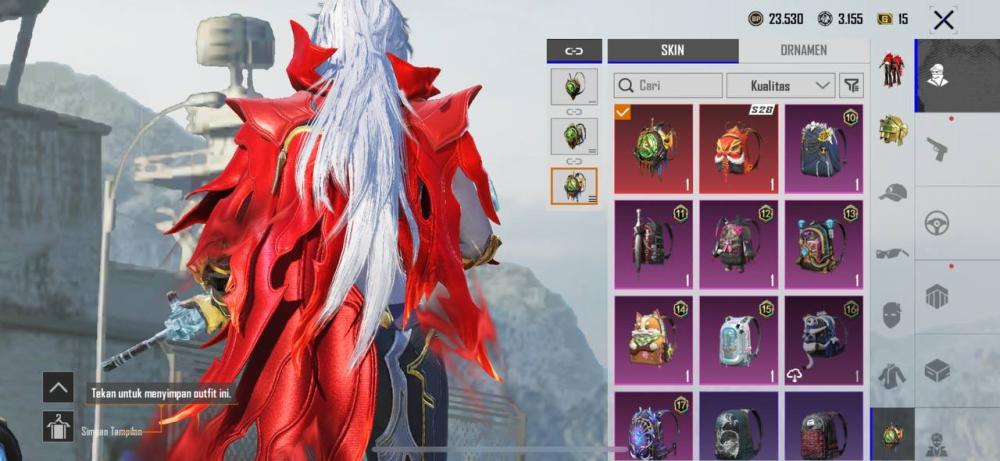Show the face mask category

pos(892,315)
